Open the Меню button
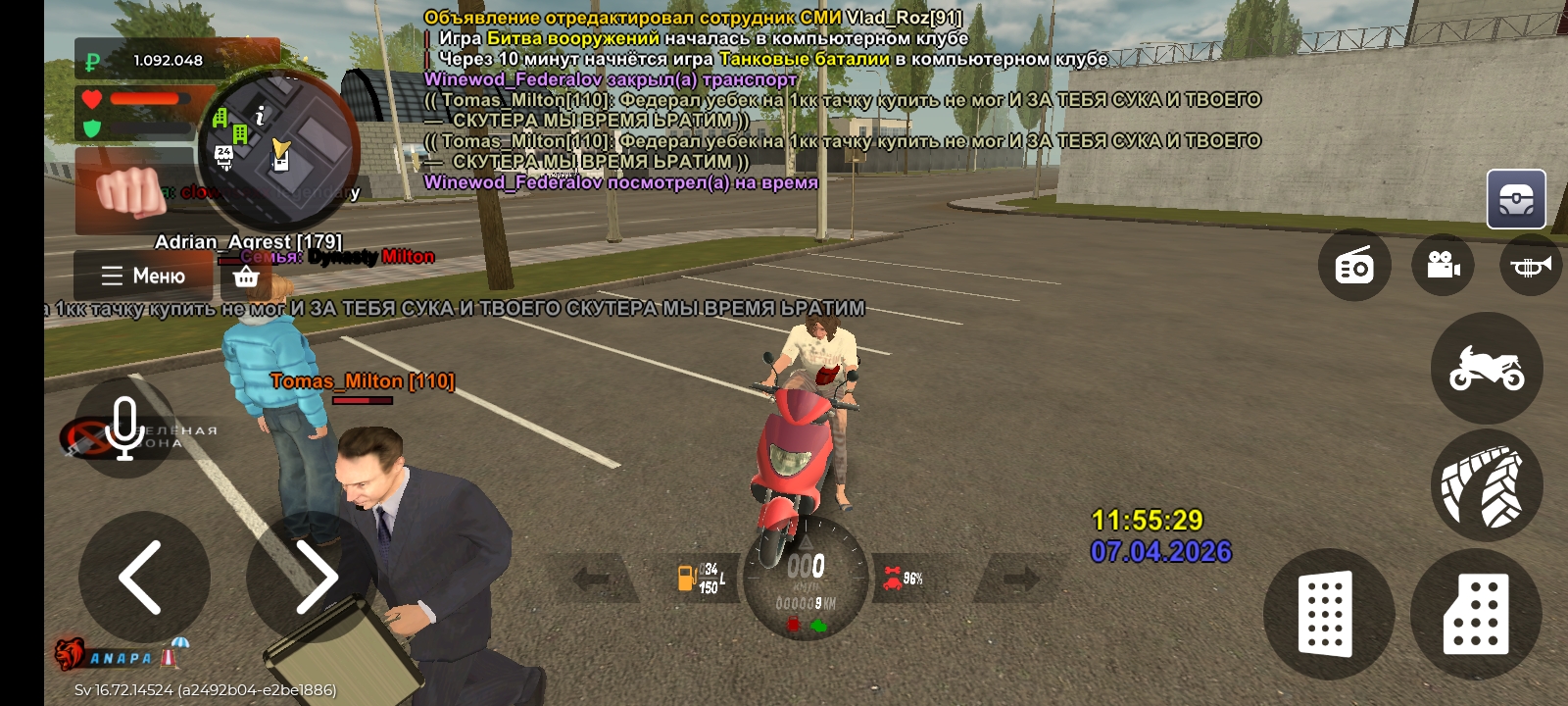The image size is (1568, 706). click(143, 276)
